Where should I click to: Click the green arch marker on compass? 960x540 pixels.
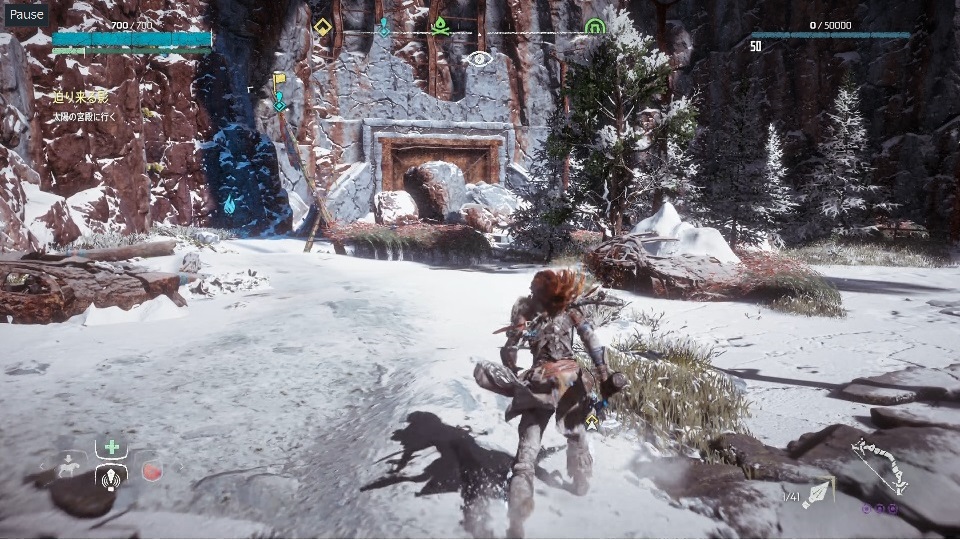pyautogui.click(x=595, y=27)
